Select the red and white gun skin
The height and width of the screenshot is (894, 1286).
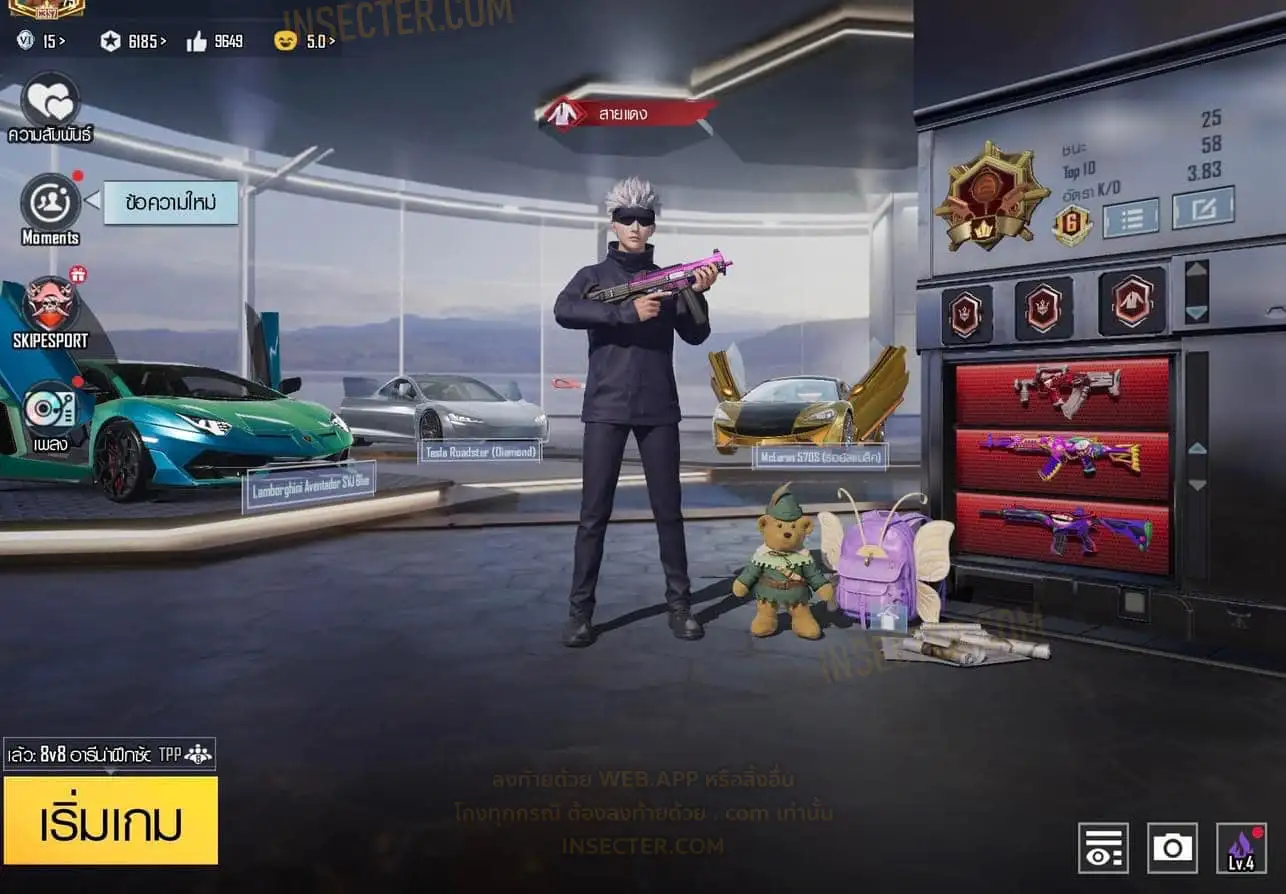click(x=1062, y=390)
